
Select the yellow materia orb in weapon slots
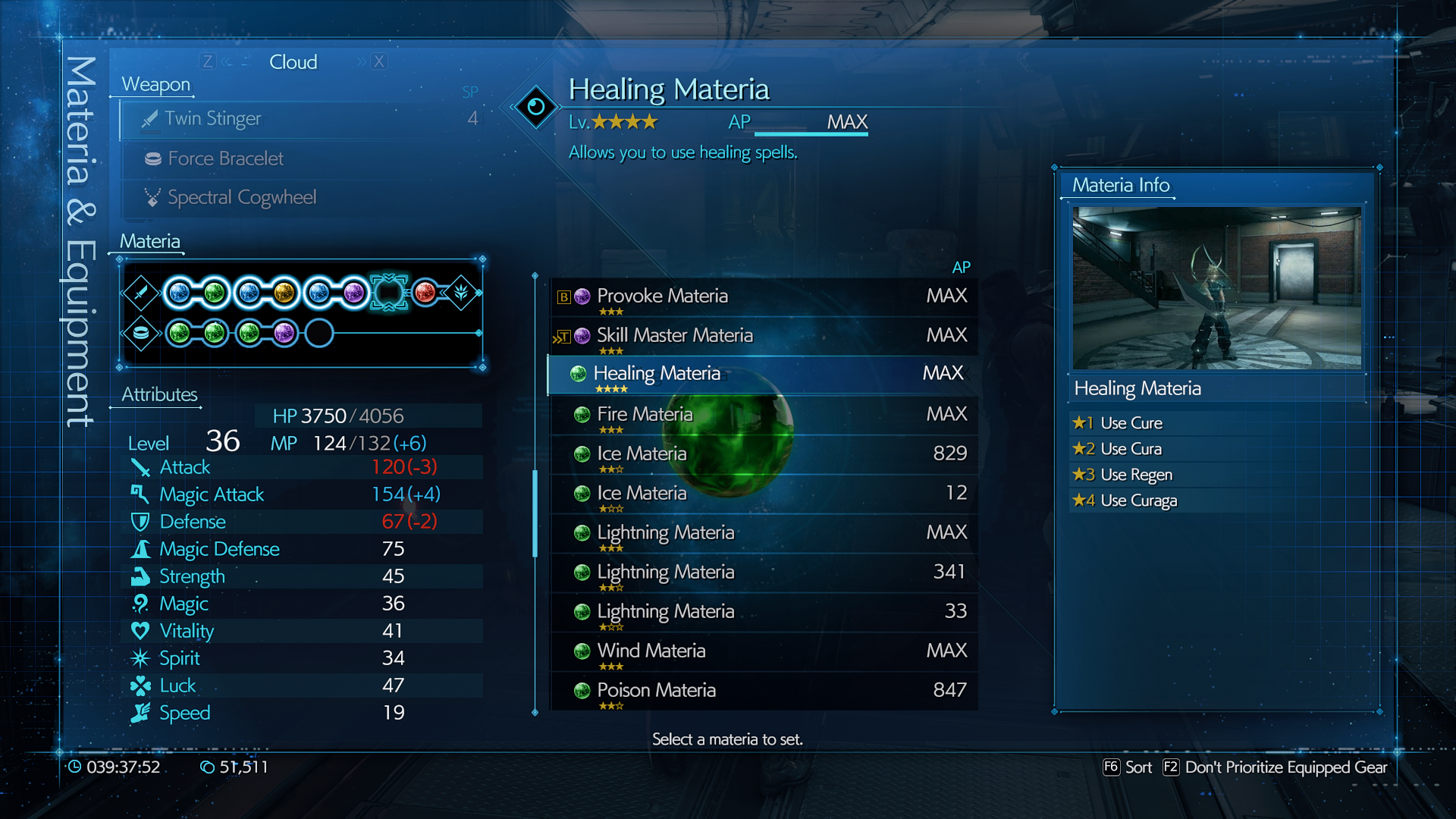tap(284, 293)
